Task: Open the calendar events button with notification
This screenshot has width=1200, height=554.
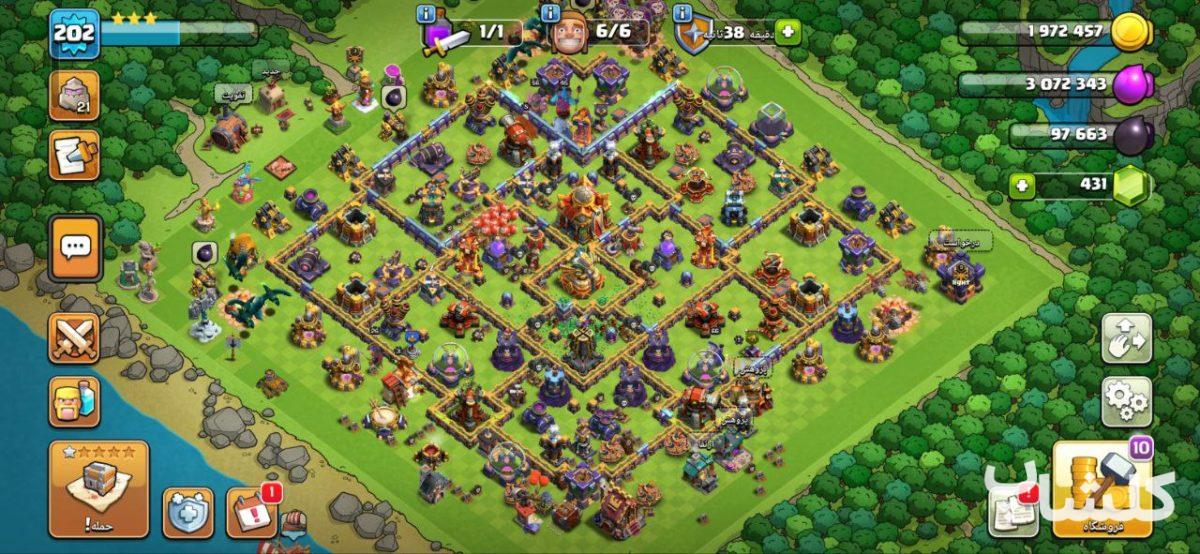Action: pyautogui.click(x=250, y=512)
